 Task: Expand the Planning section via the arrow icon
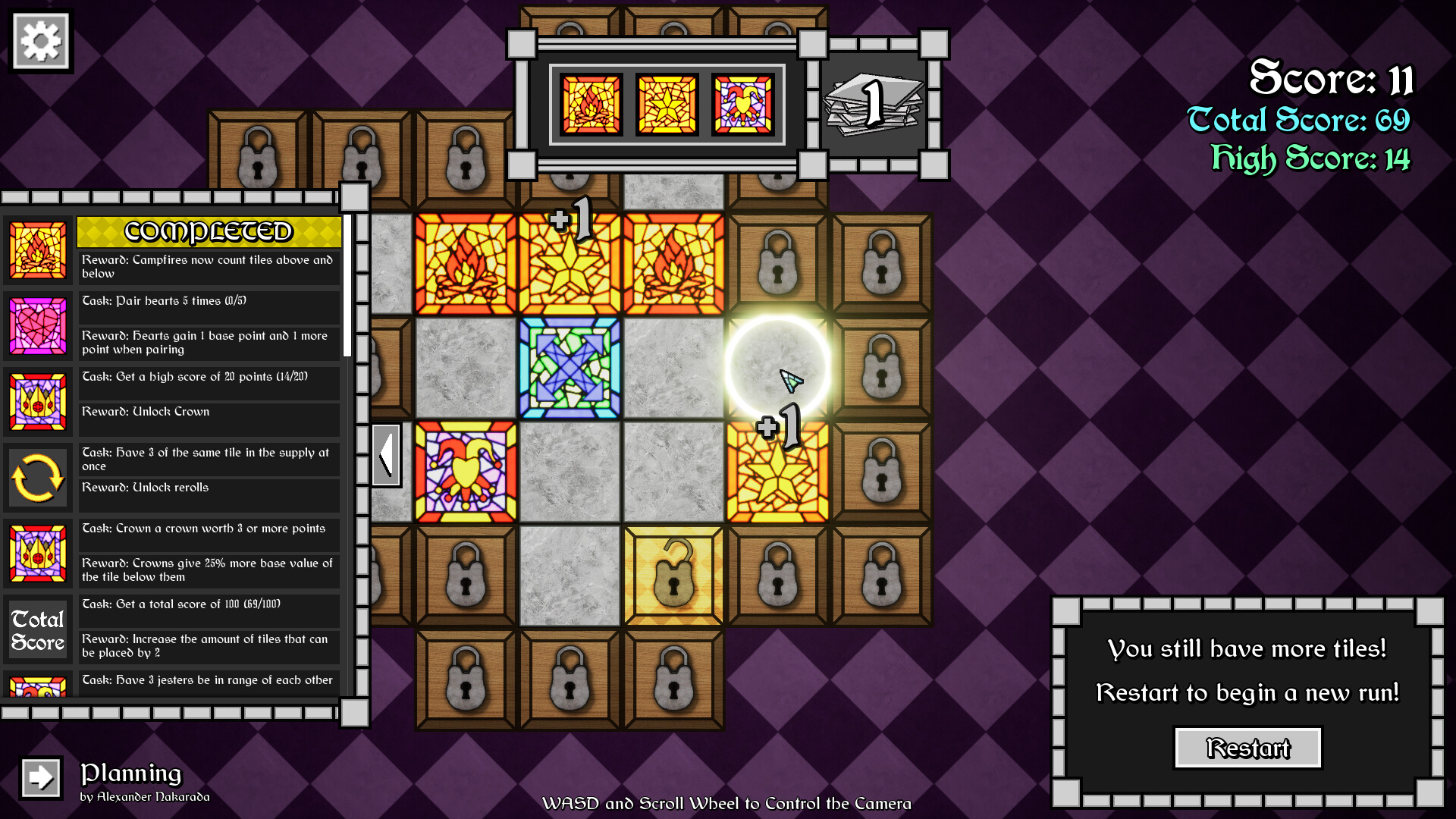(39, 777)
